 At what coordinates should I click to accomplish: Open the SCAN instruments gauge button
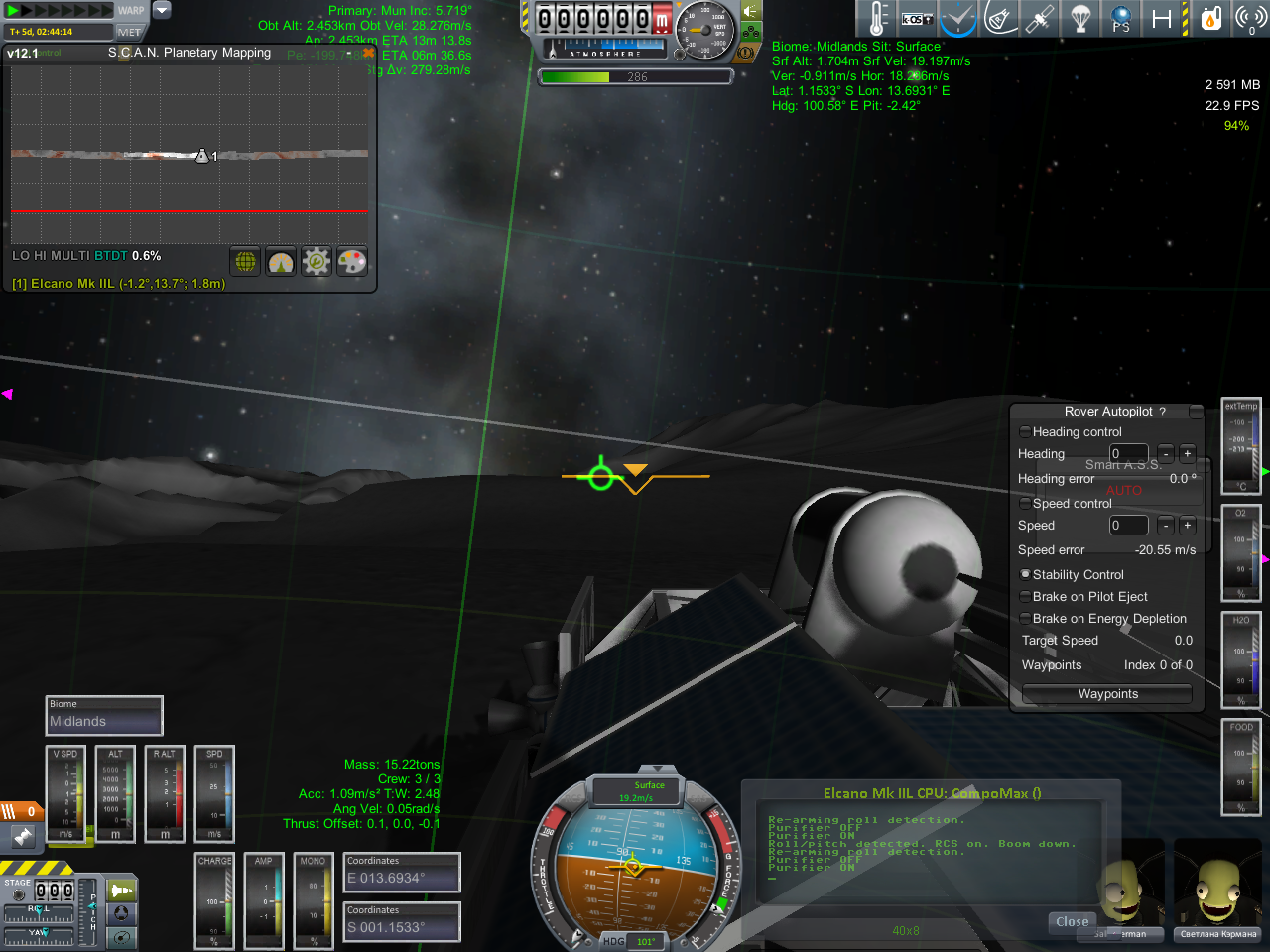point(281,262)
